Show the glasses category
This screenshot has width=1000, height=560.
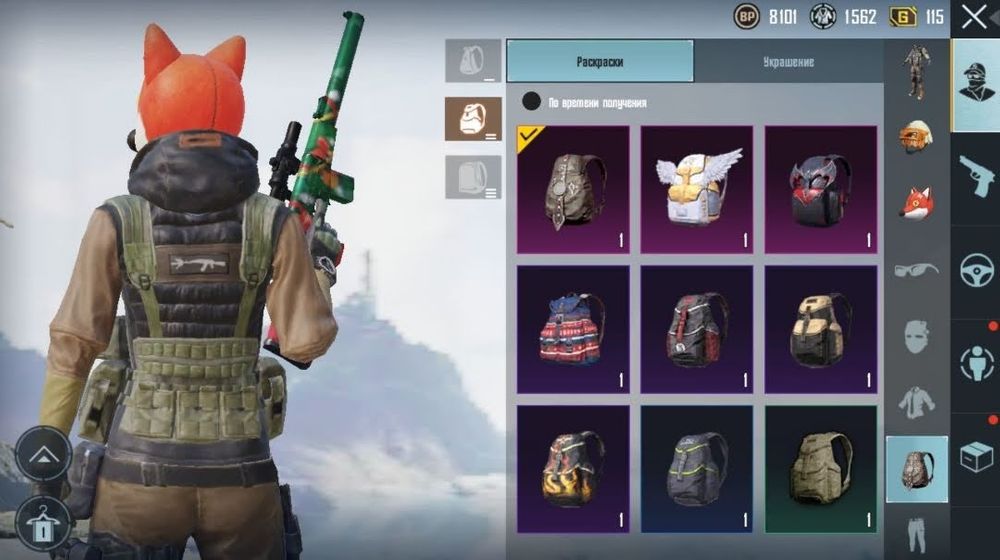point(916,268)
